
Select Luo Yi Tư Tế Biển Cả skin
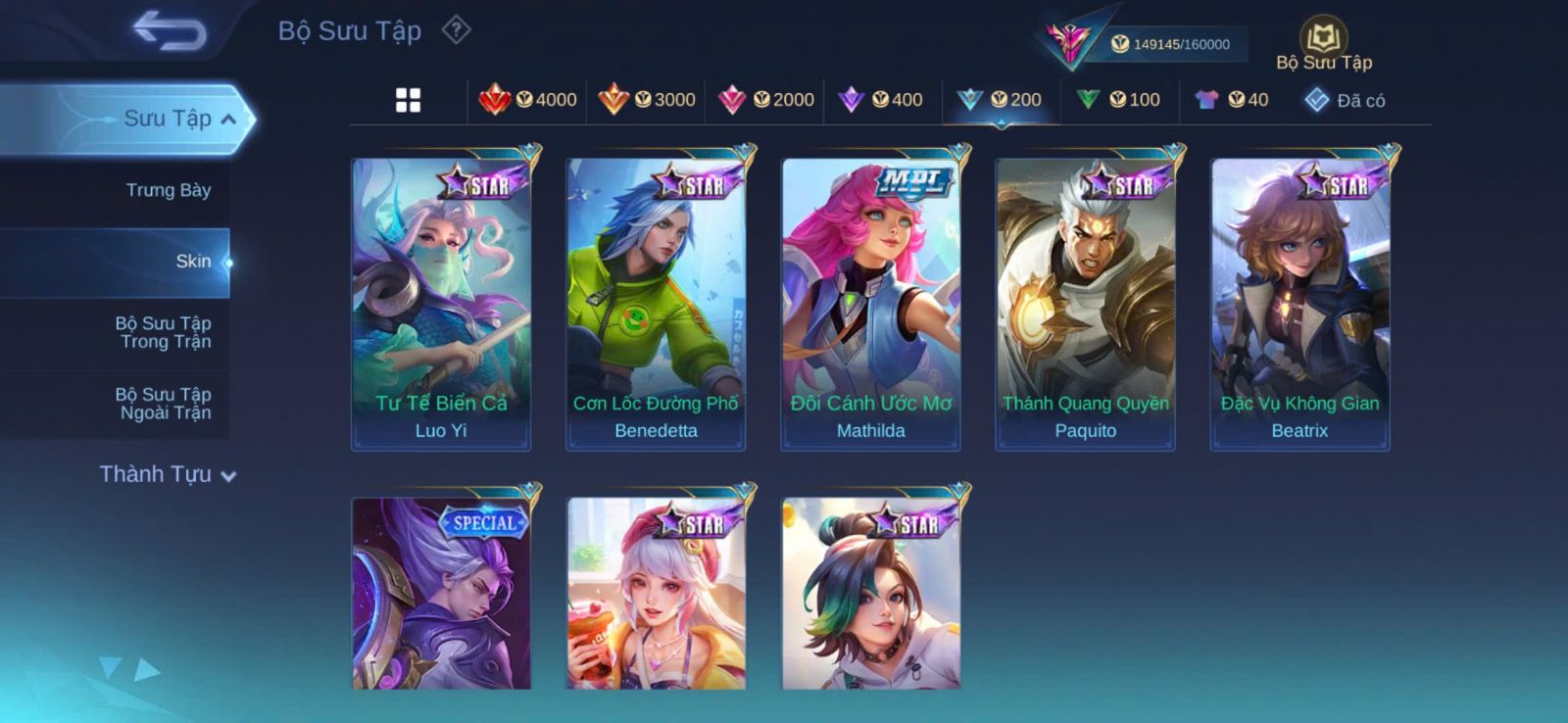(x=441, y=304)
